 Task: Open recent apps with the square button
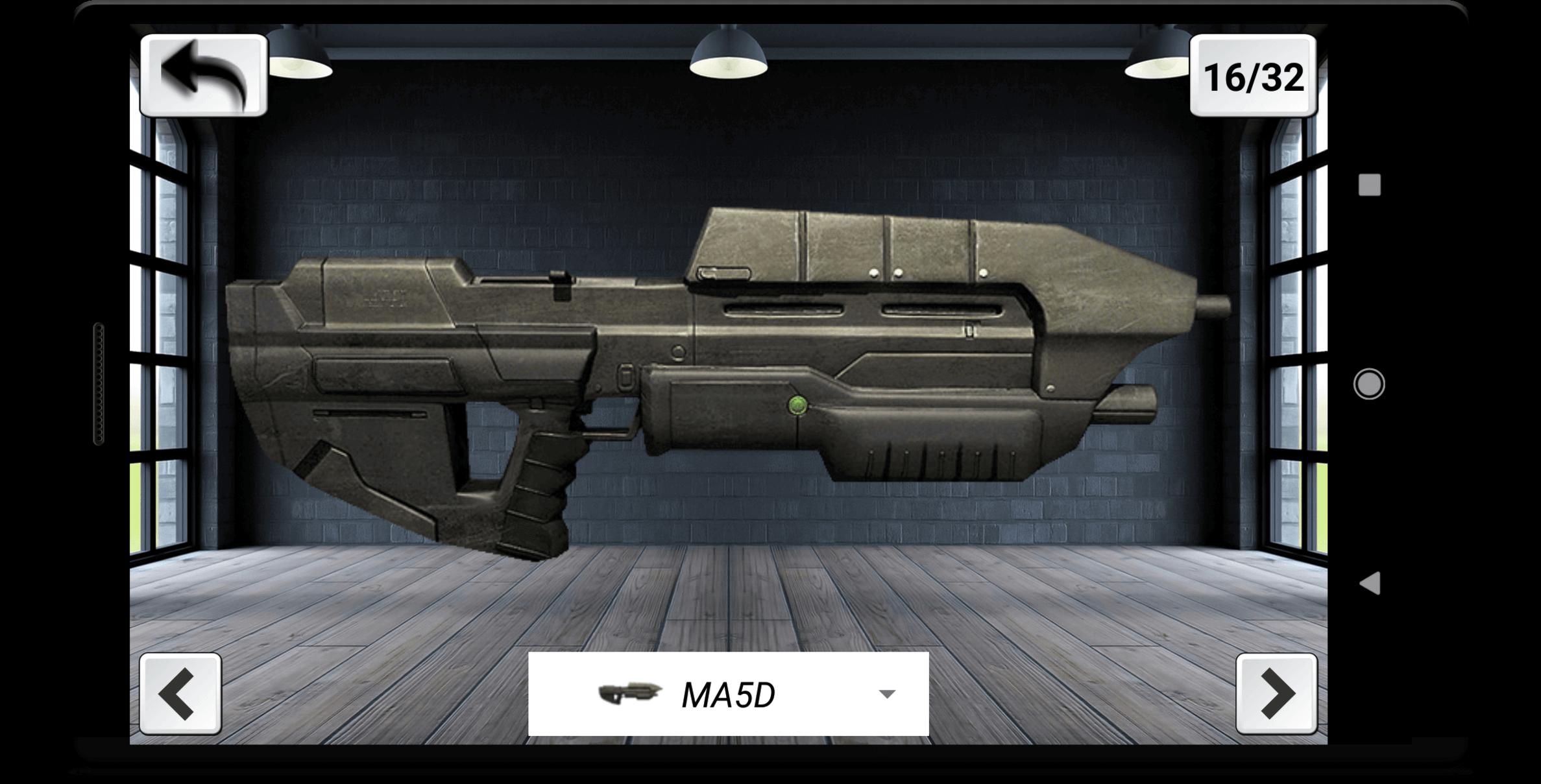(1369, 185)
